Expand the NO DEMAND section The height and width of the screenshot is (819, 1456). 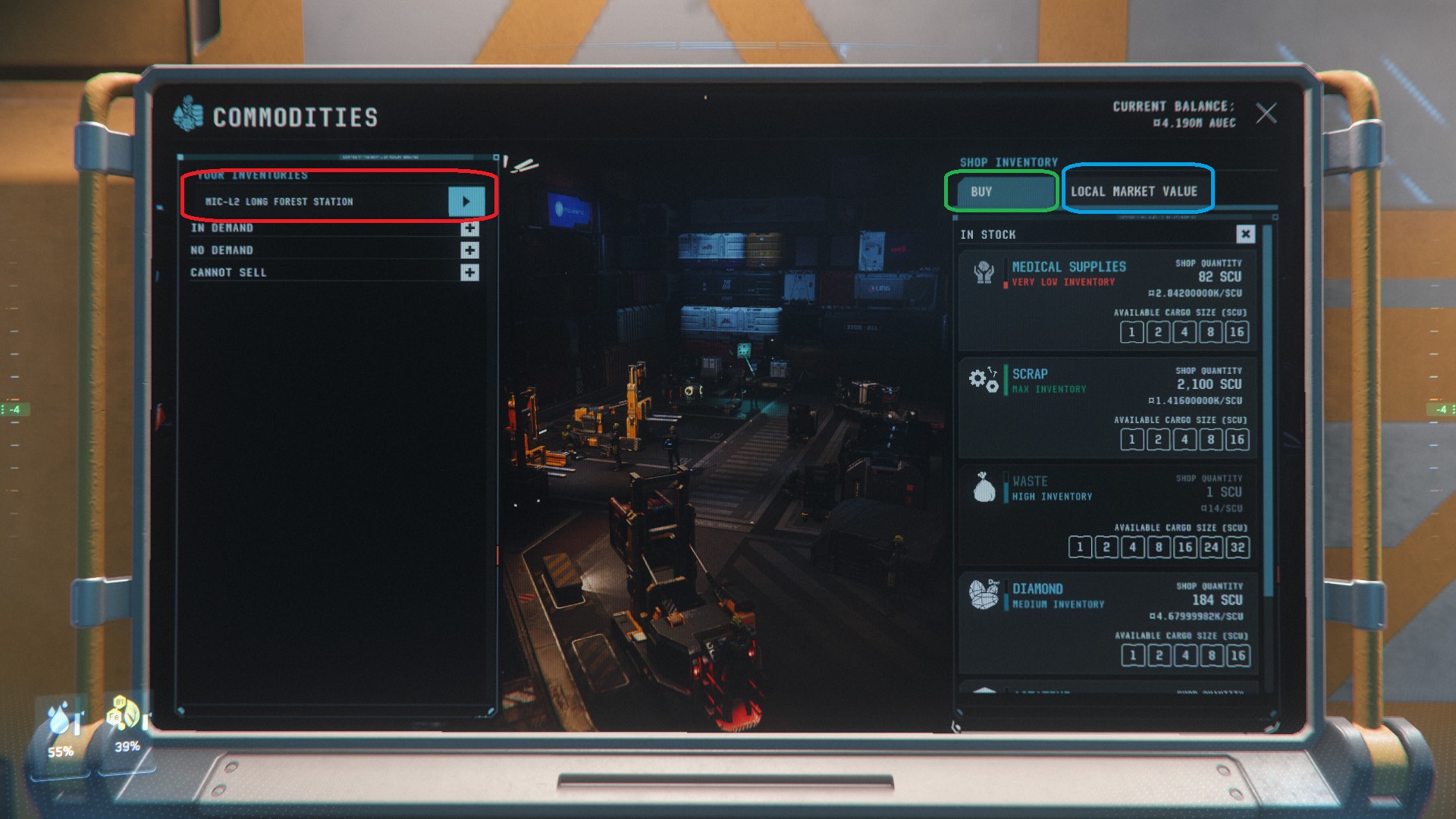469,249
